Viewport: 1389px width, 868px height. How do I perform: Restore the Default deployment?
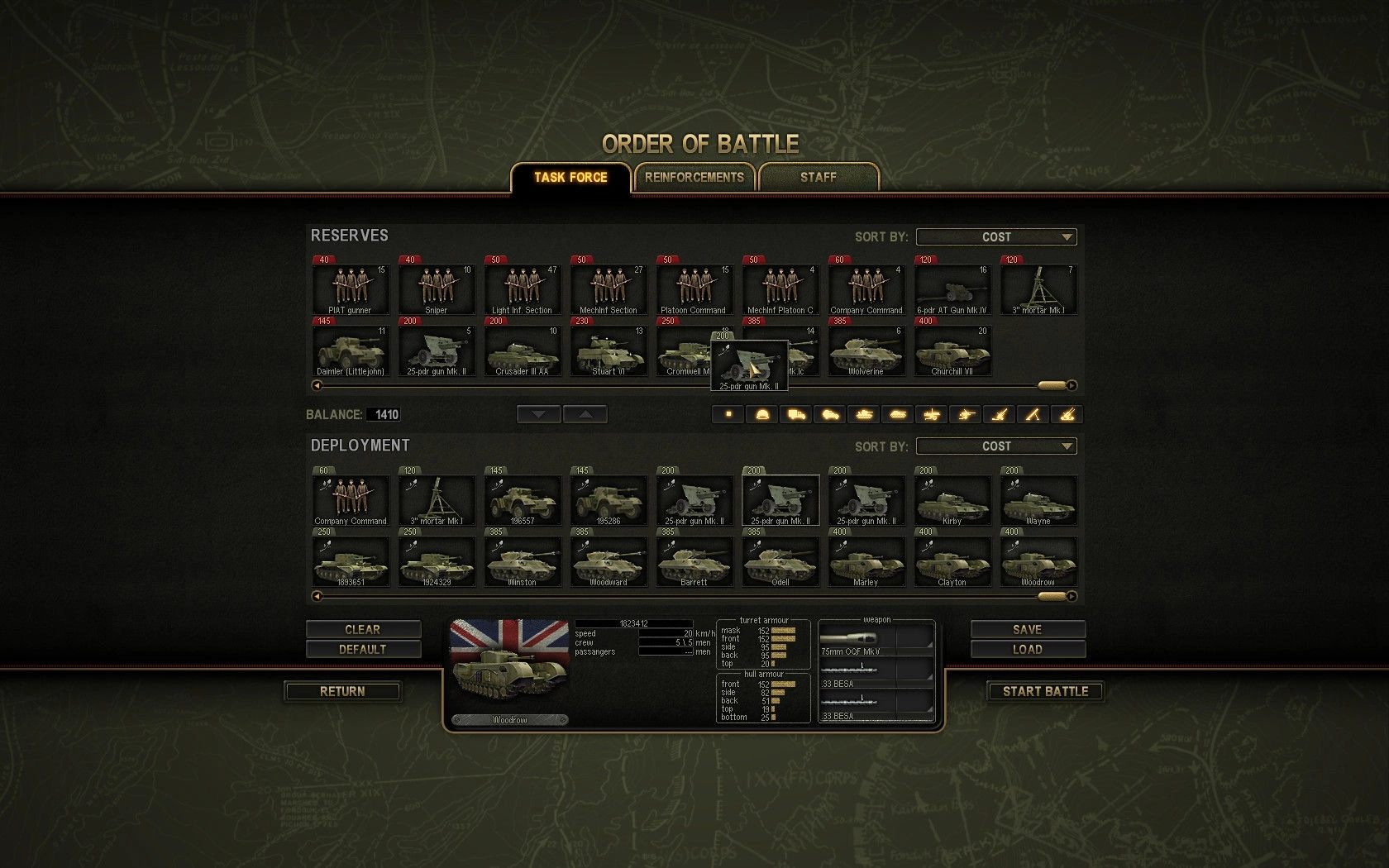pyautogui.click(x=363, y=650)
